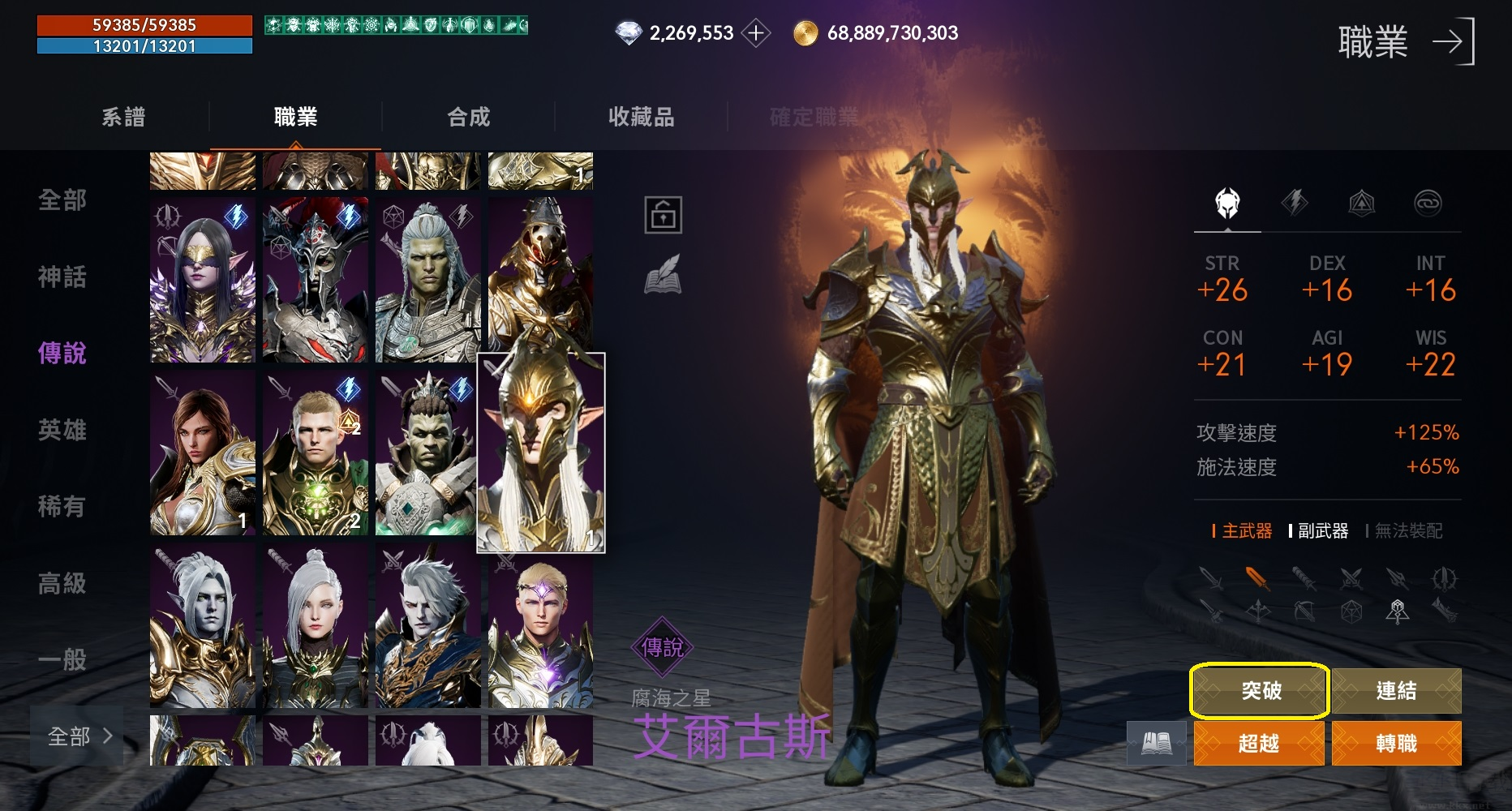Viewport: 1512px width, 811px height.
Task: Select the 職業 class tab
Action: [x=295, y=117]
